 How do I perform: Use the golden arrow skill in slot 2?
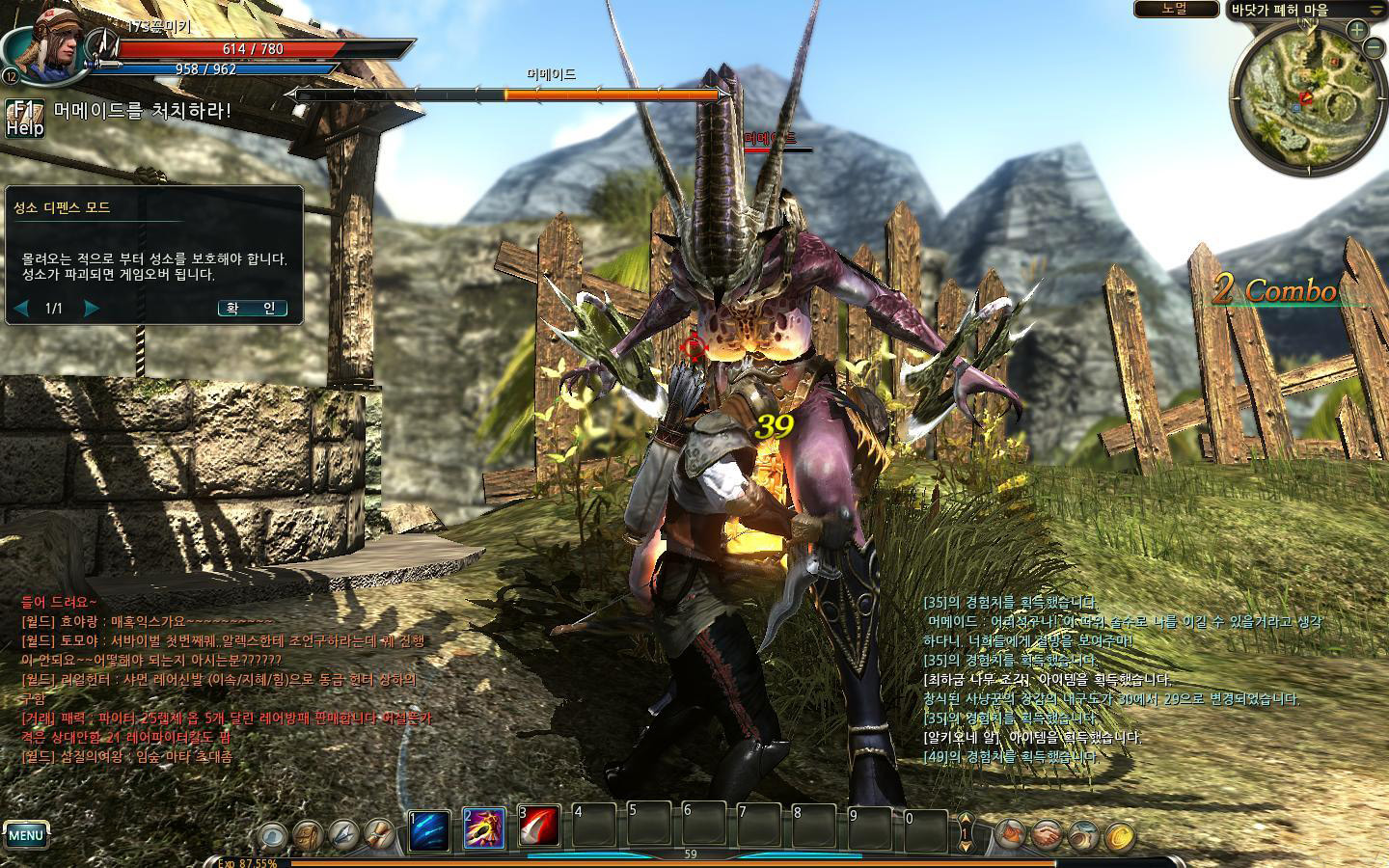483,829
